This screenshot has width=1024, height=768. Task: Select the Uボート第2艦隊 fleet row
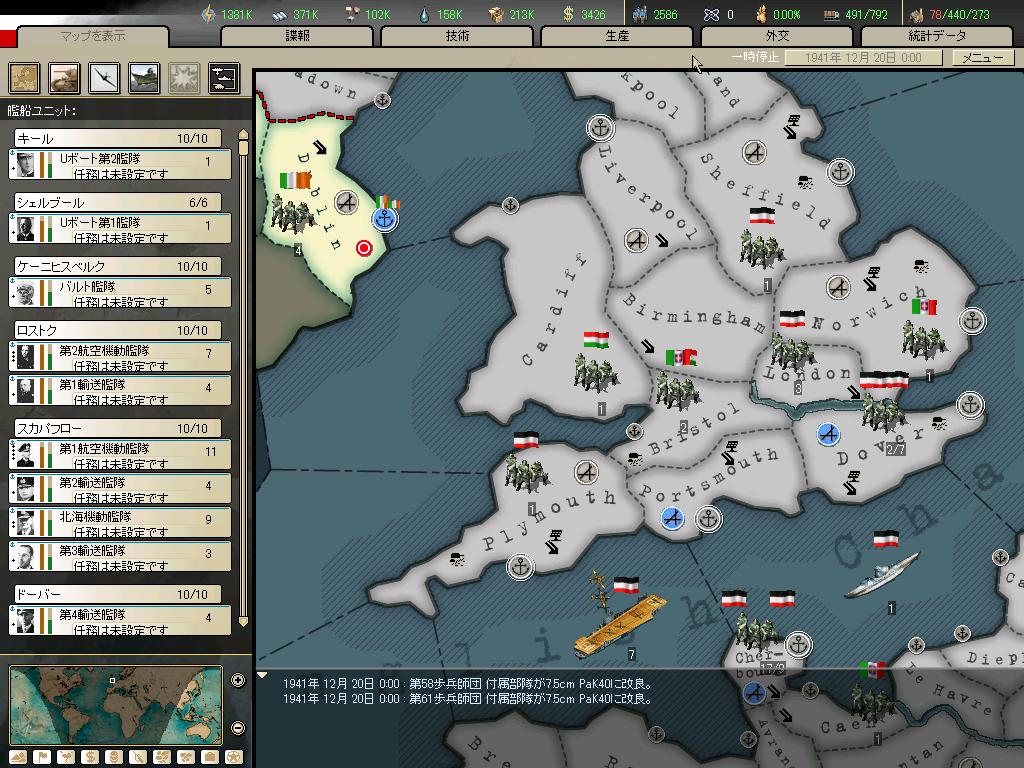(x=121, y=165)
